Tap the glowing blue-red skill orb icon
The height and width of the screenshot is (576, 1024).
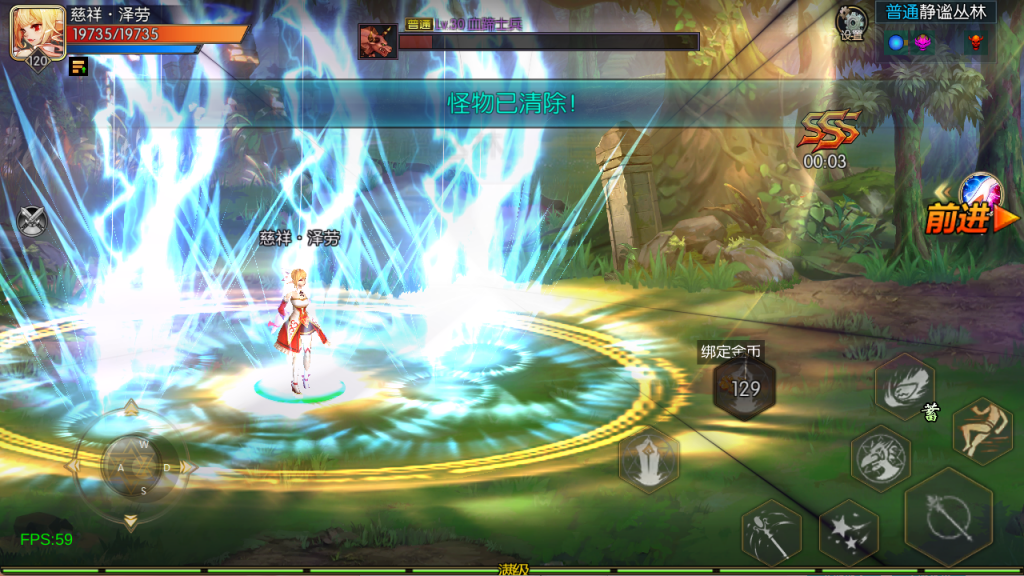[x=979, y=192]
